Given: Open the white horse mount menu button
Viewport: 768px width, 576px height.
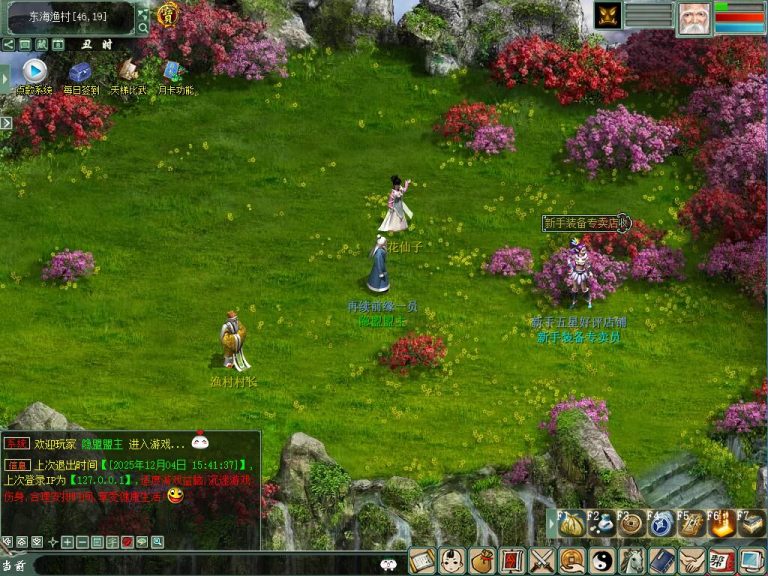Looking at the screenshot, I should (632, 561).
